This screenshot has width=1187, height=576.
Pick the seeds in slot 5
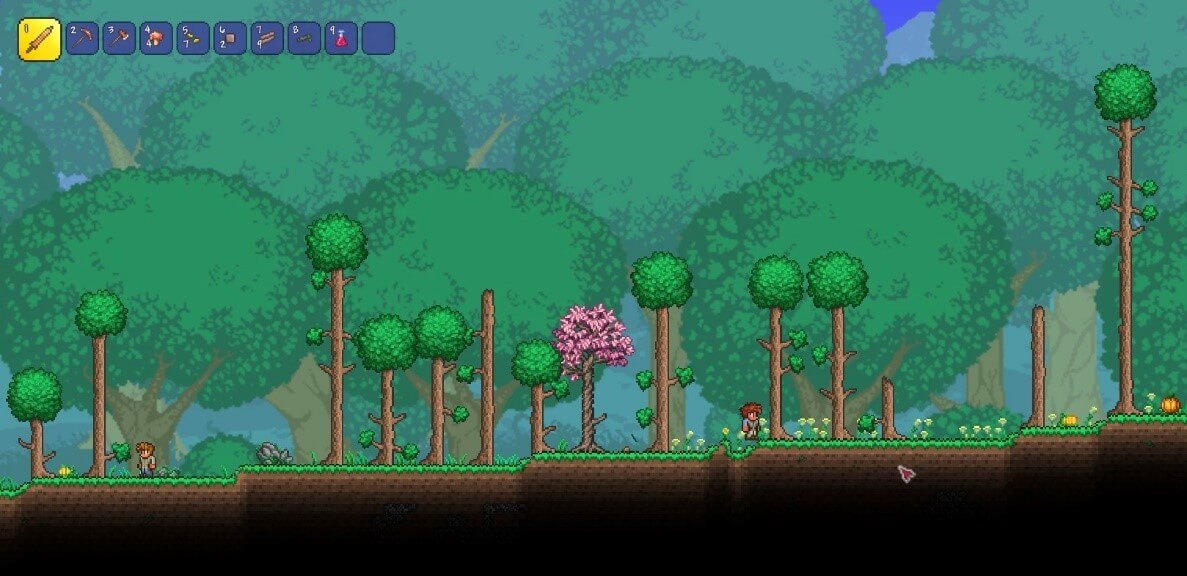coord(193,39)
